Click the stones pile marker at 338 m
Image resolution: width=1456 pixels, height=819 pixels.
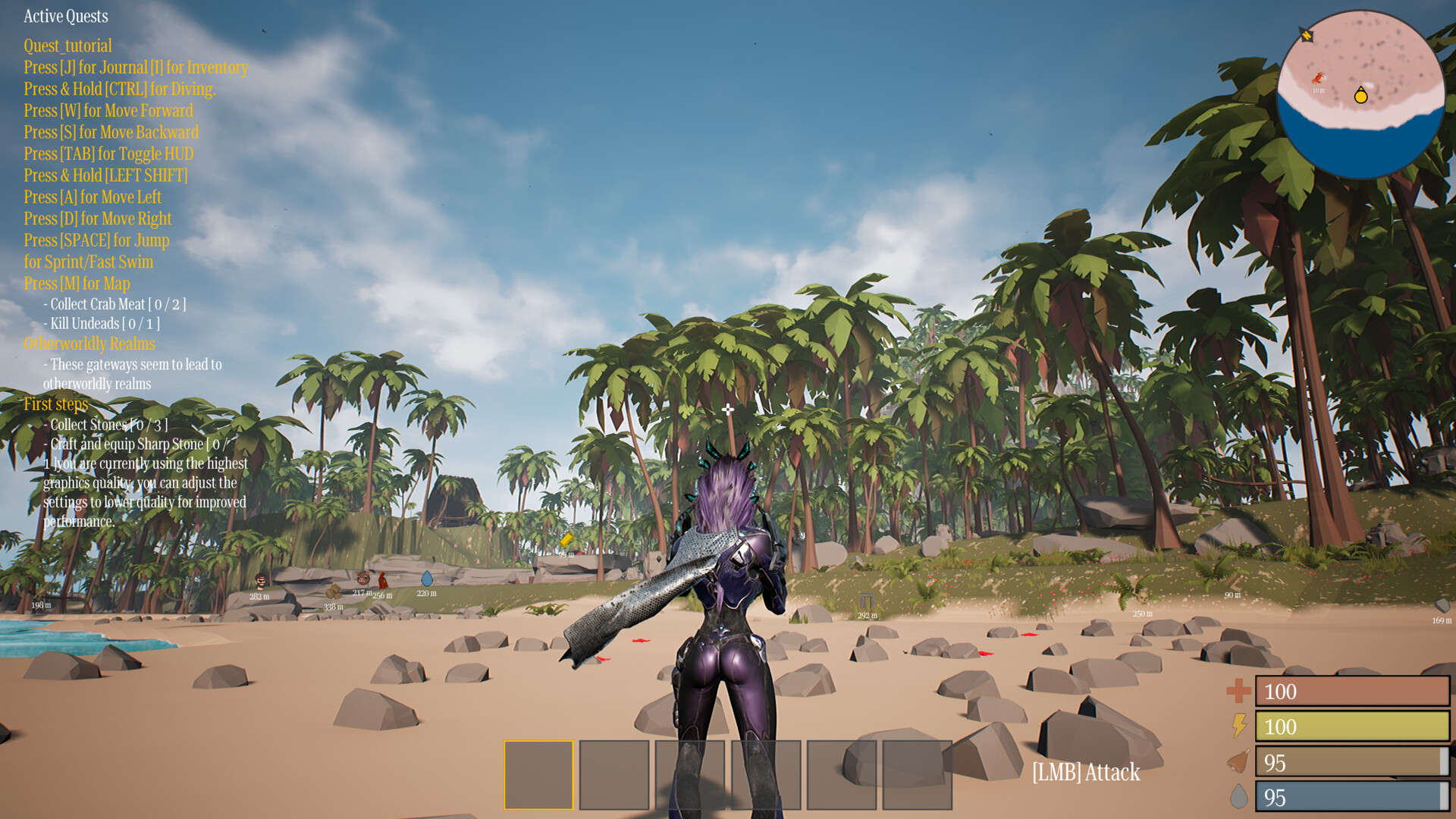[334, 593]
